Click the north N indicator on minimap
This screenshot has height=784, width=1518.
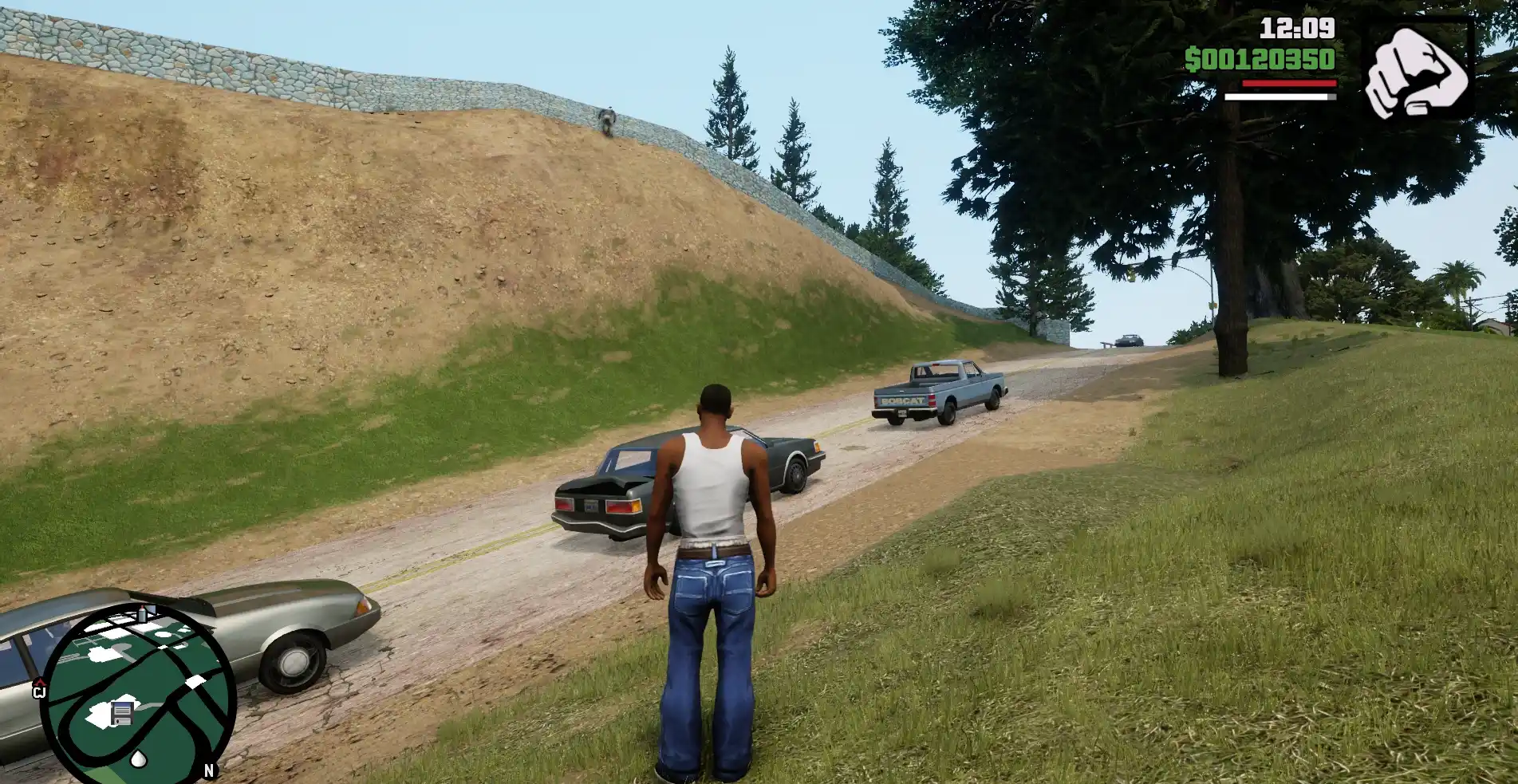pos(209,770)
